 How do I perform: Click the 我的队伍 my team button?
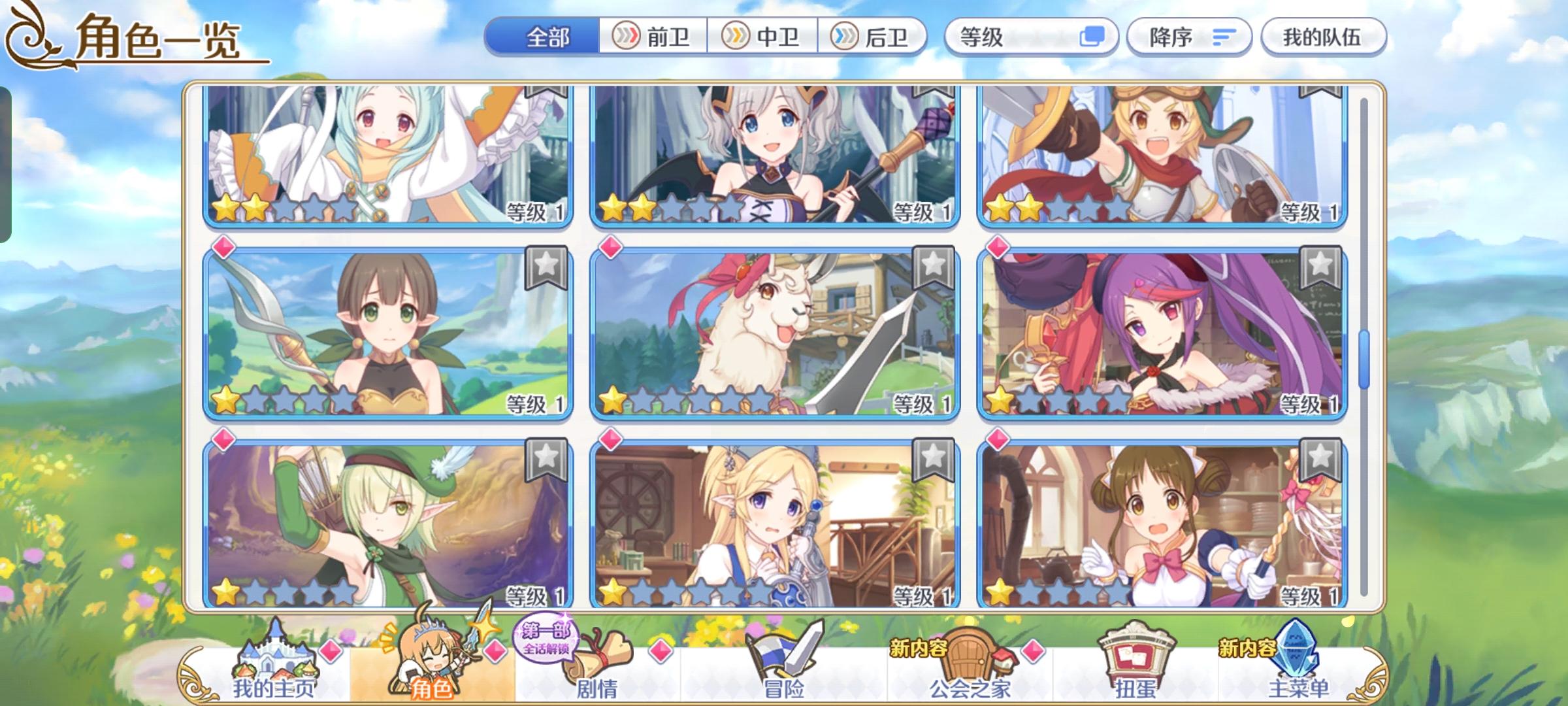(1322, 37)
